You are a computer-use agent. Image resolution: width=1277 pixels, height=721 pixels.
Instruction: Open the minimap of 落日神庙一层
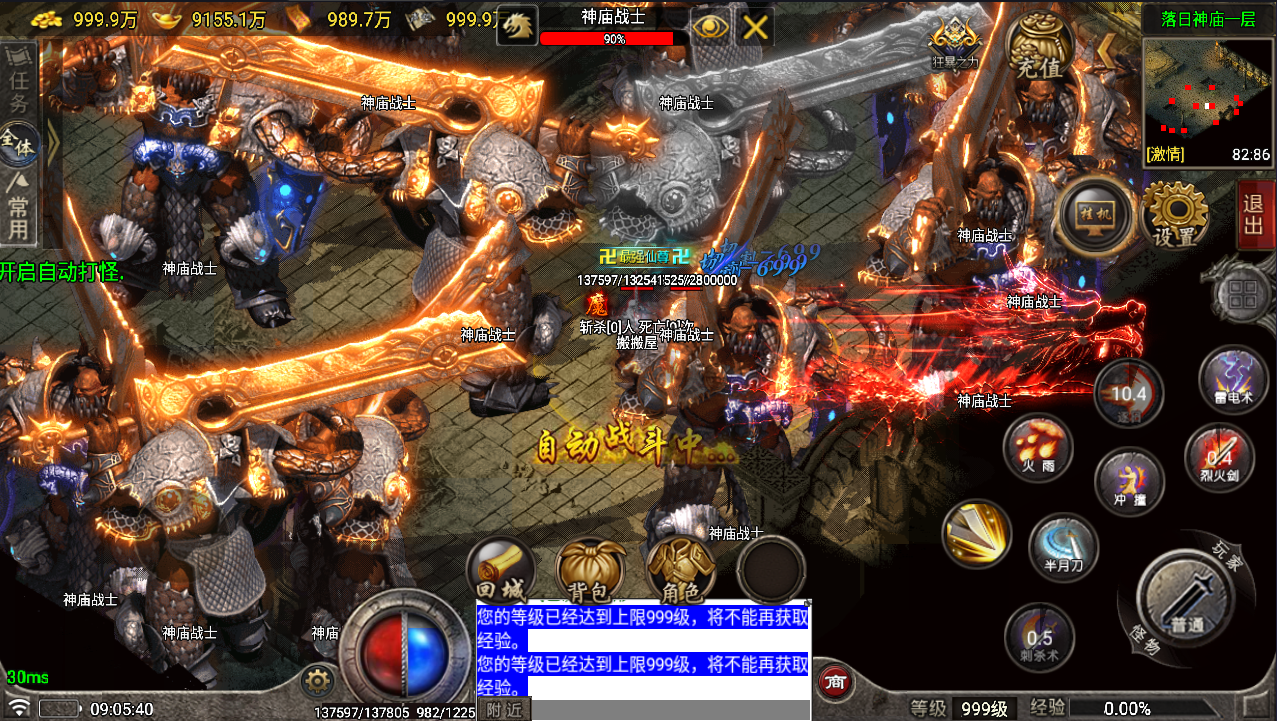pos(1207,101)
